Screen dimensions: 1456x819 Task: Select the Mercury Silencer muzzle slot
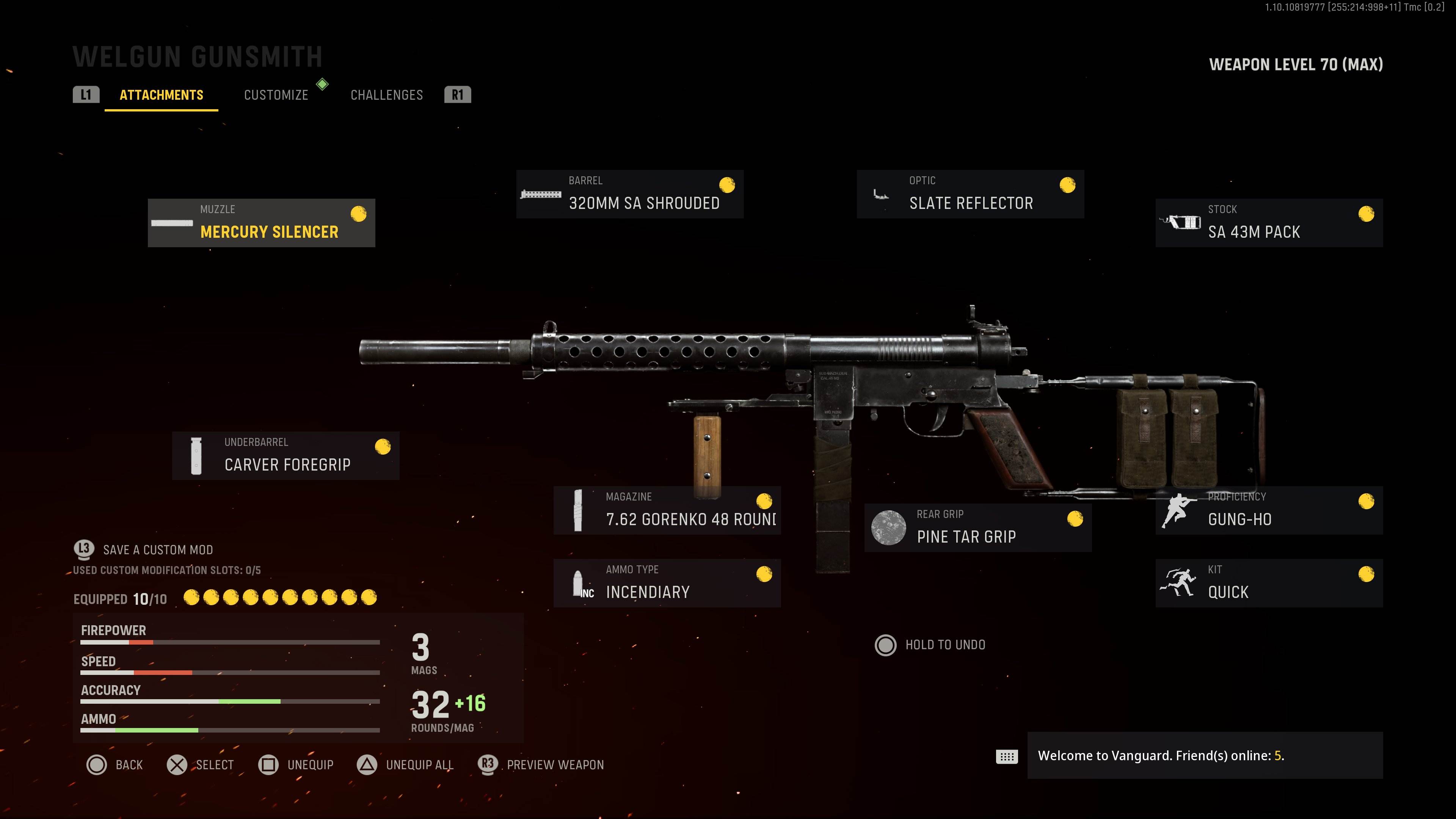coord(261,223)
